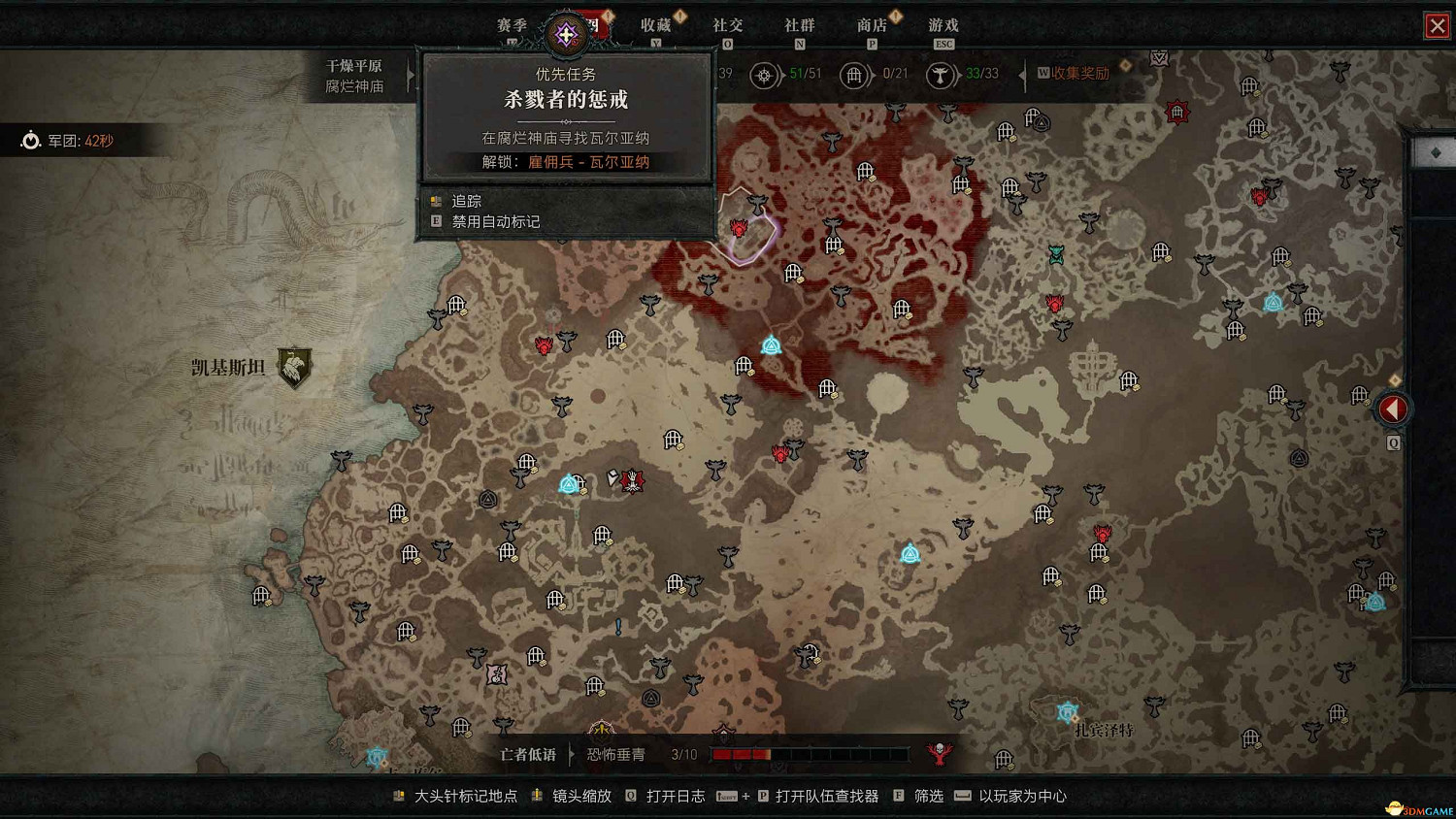Expand the dungeon counter chevron
Image resolution: width=1456 pixels, height=819 pixels.
[x=874, y=75]
